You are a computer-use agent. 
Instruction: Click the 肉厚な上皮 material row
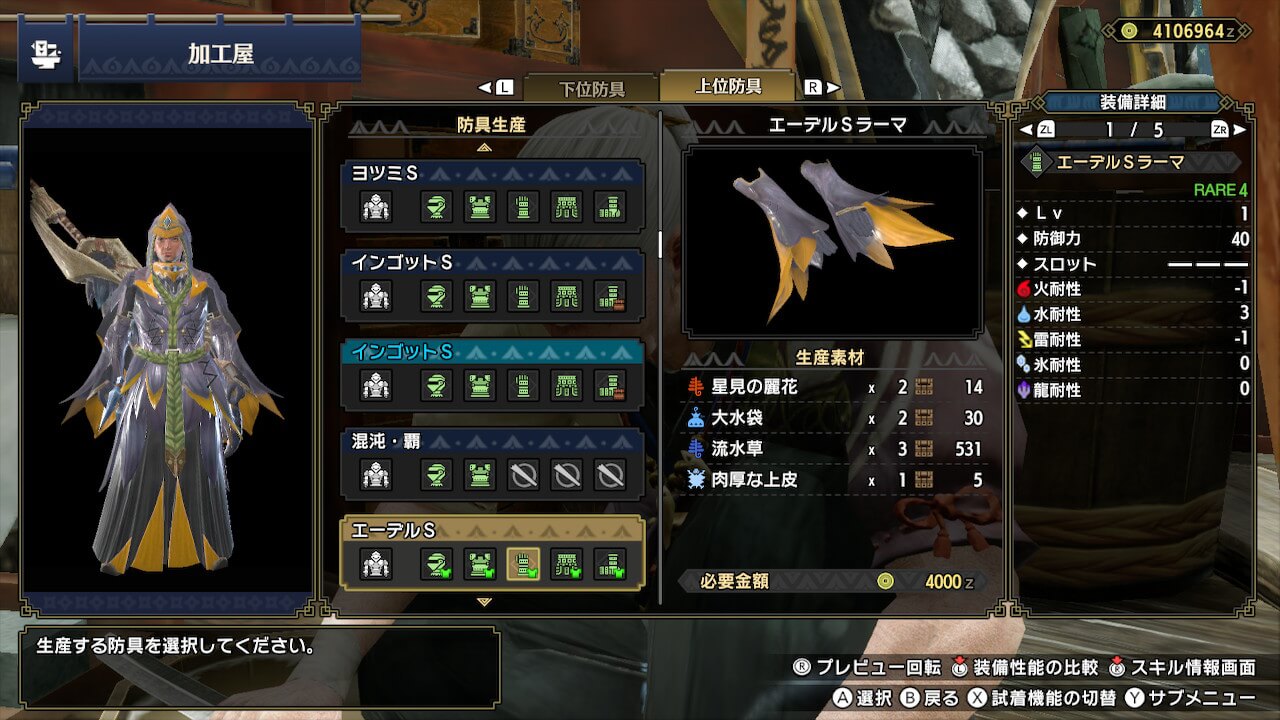[x=835, y=480]
